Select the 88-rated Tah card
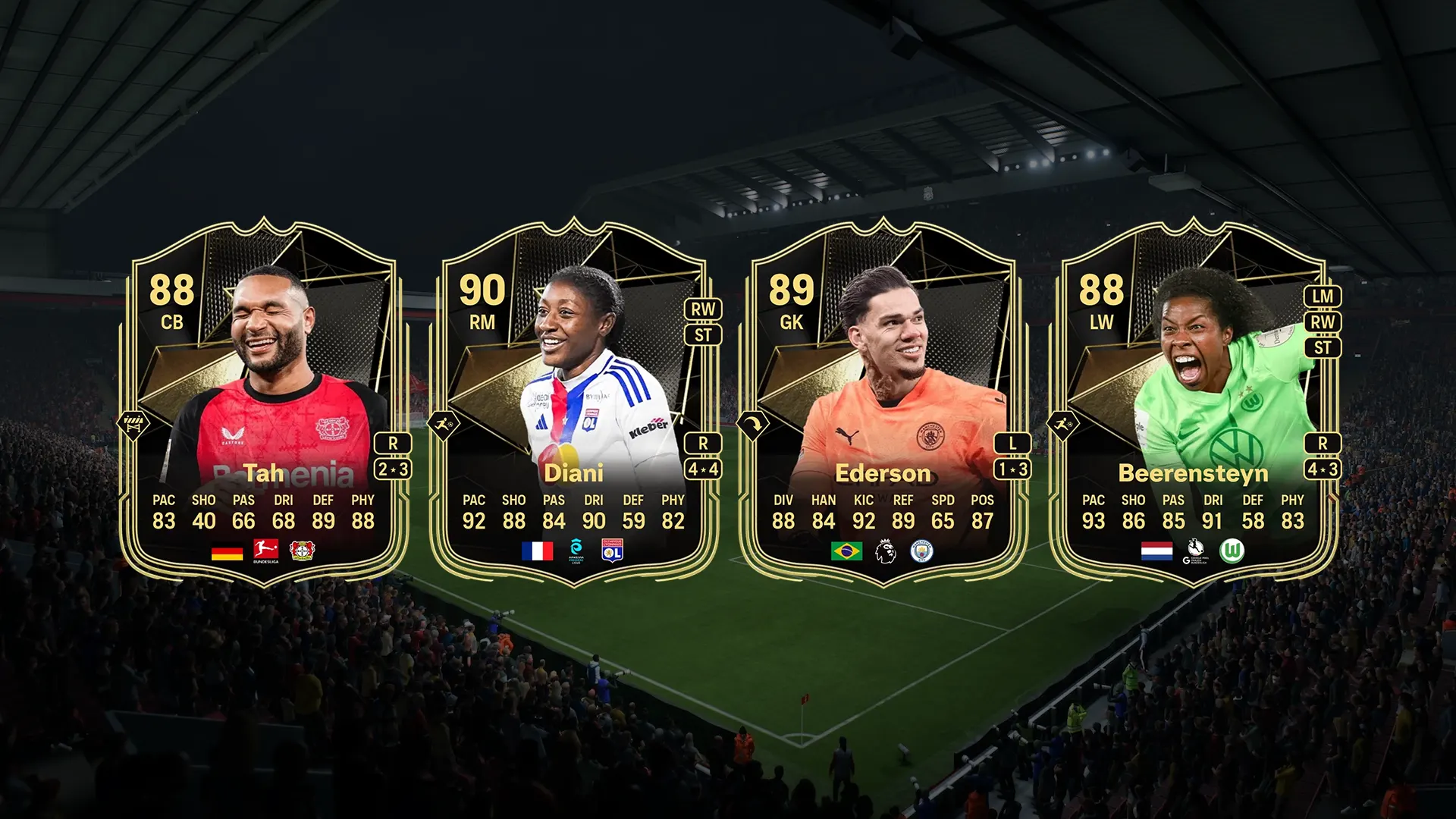This screenshot has width=1456, height=819. click(x=264, y=402)
